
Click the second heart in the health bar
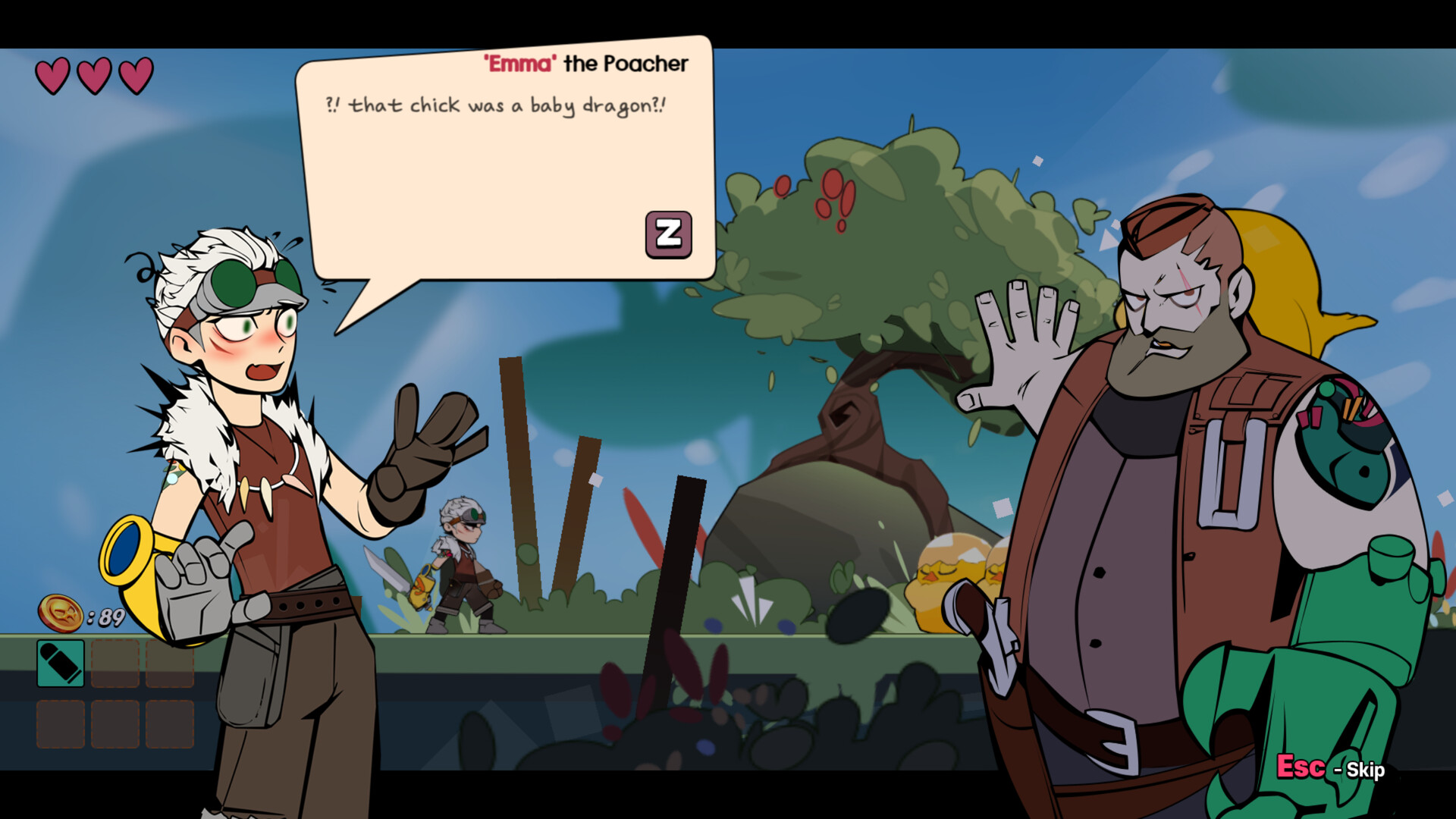click(94, 74)
